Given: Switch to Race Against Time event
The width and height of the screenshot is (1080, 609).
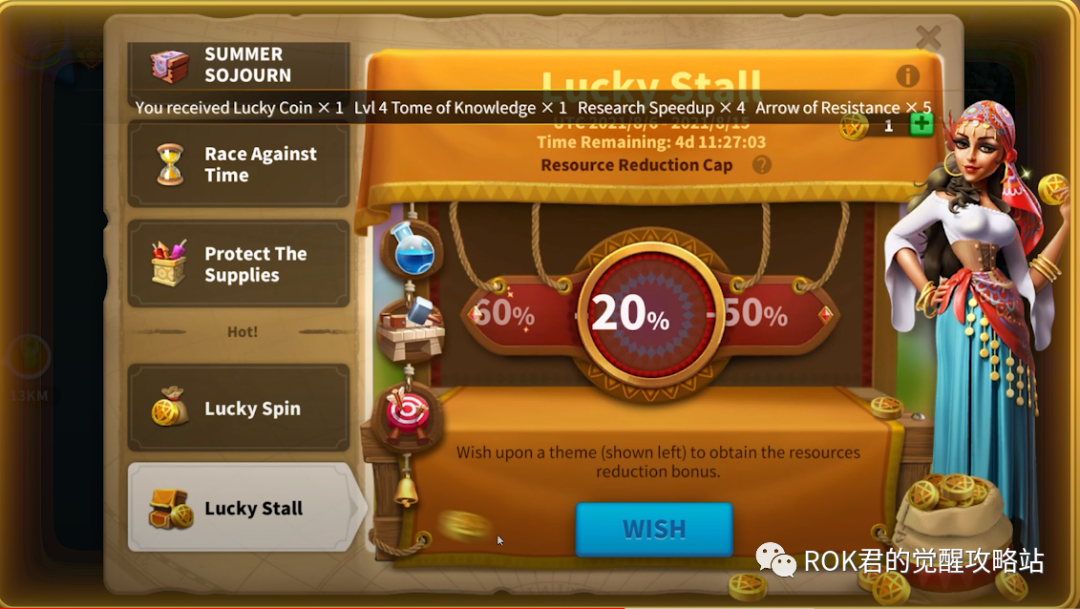Looking at the screenshot, I should [238, 164].
